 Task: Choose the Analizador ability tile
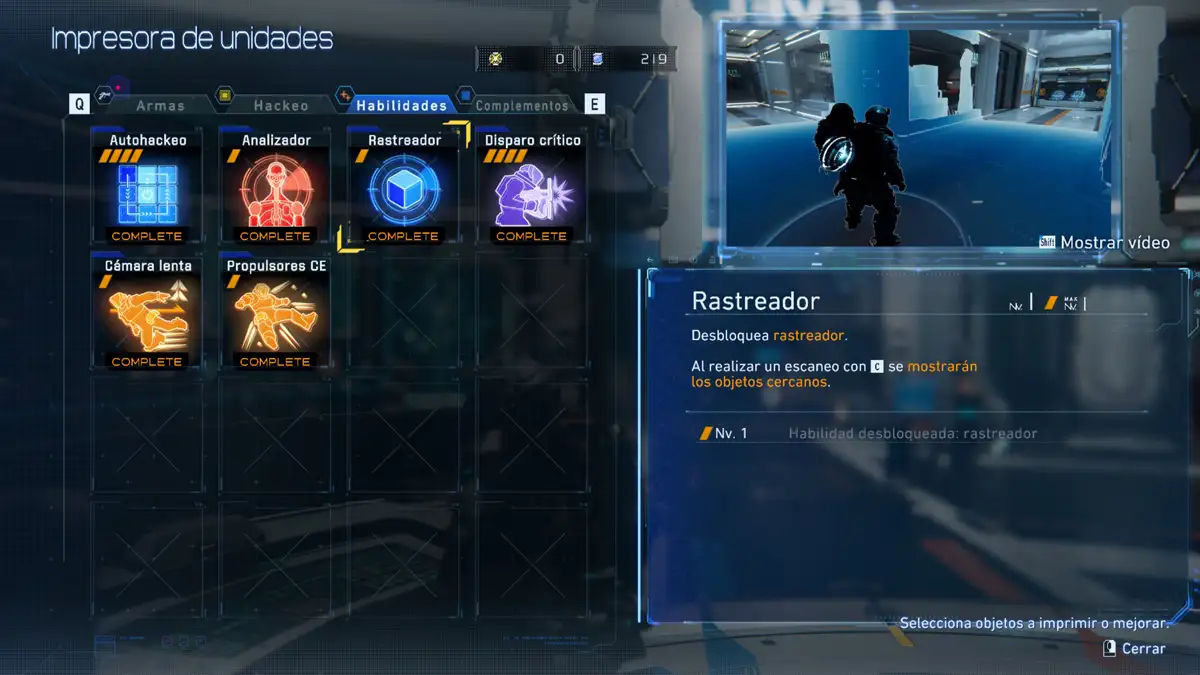[275, 190]
